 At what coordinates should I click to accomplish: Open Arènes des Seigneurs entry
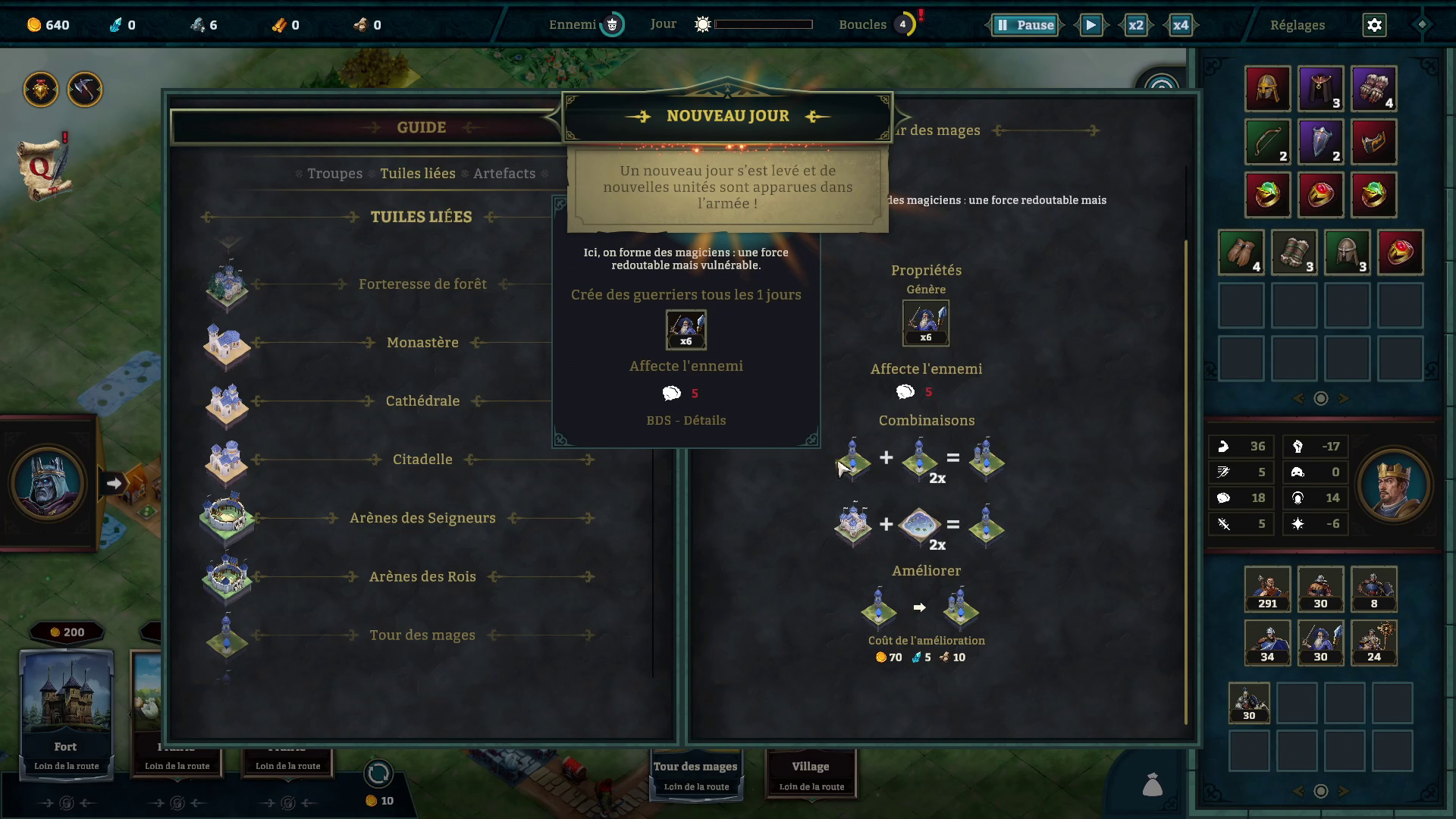(x=422, y=518)
